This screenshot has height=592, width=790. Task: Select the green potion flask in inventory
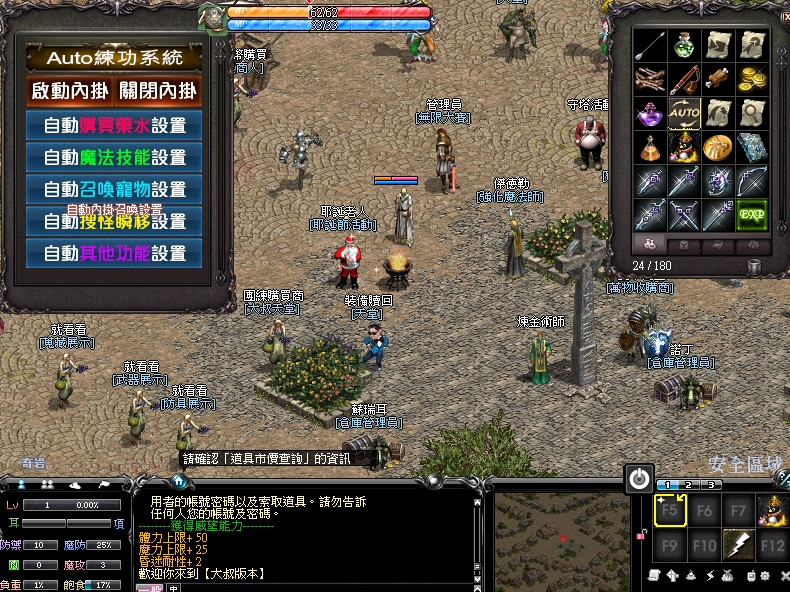[685, 45]
